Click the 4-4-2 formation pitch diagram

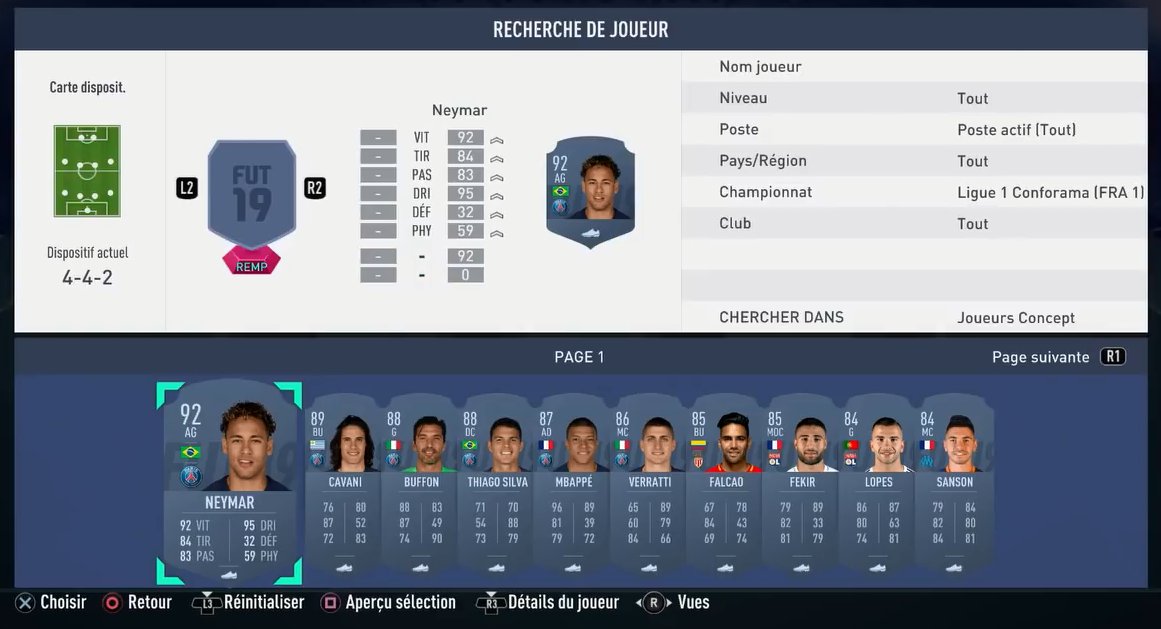[x=88, y=171]
